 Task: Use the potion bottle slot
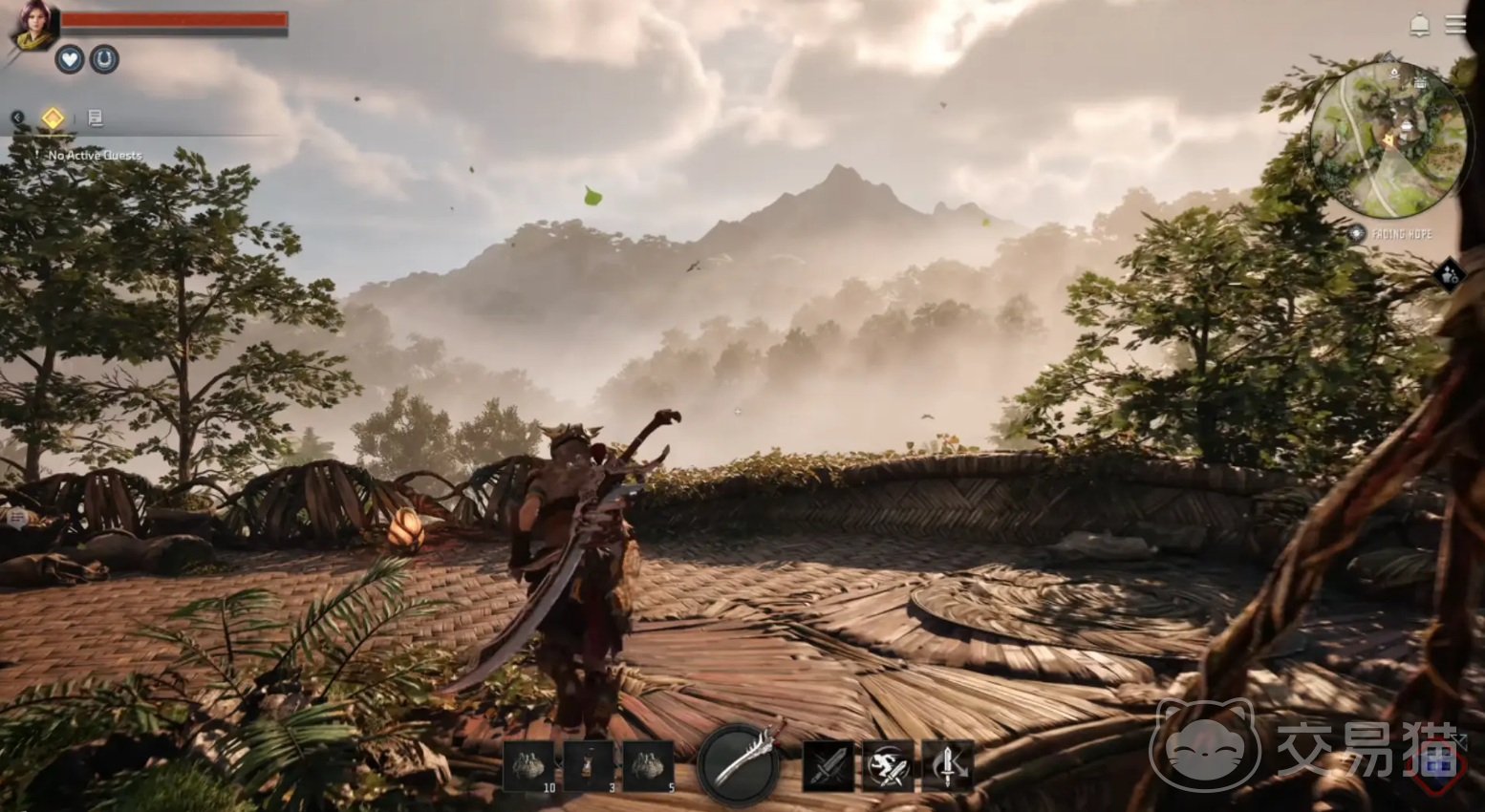[589, 765]
